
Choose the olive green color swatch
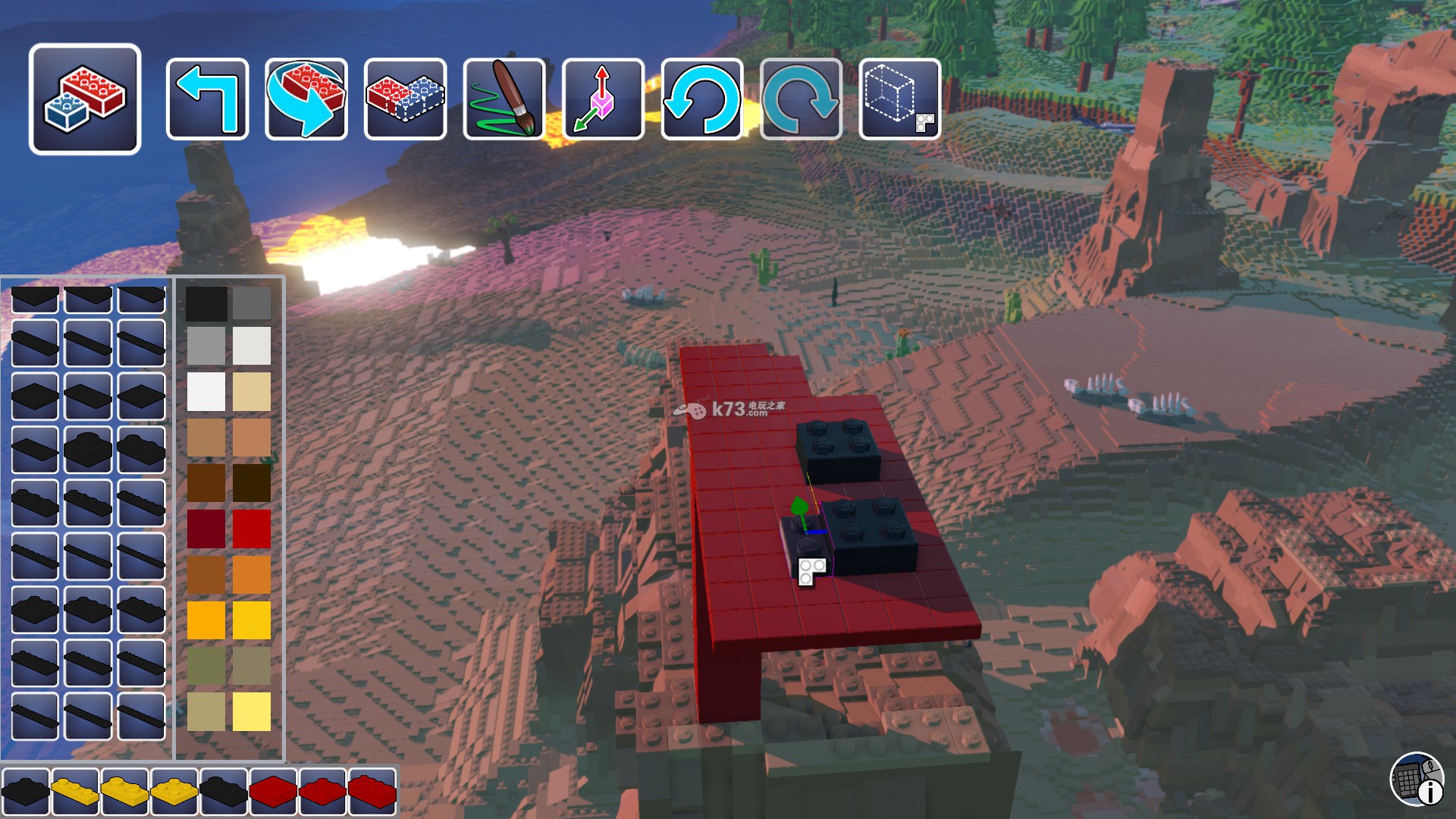click(x=206, y=666)
